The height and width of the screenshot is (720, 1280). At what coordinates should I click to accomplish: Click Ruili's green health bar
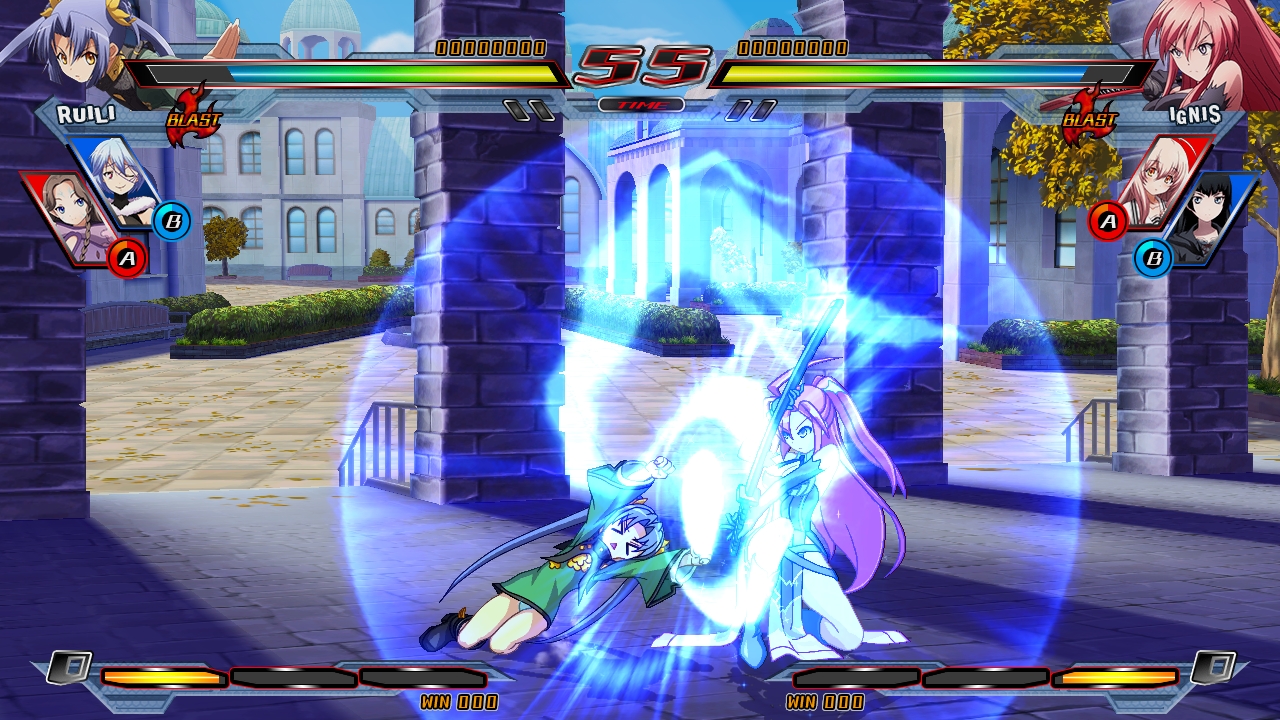350,72
